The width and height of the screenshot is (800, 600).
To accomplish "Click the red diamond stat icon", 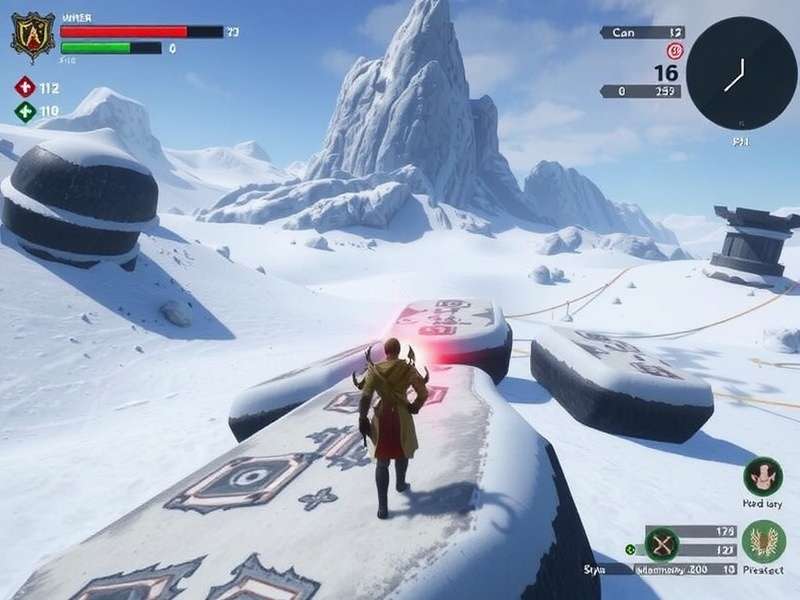I will click(25, 87).
